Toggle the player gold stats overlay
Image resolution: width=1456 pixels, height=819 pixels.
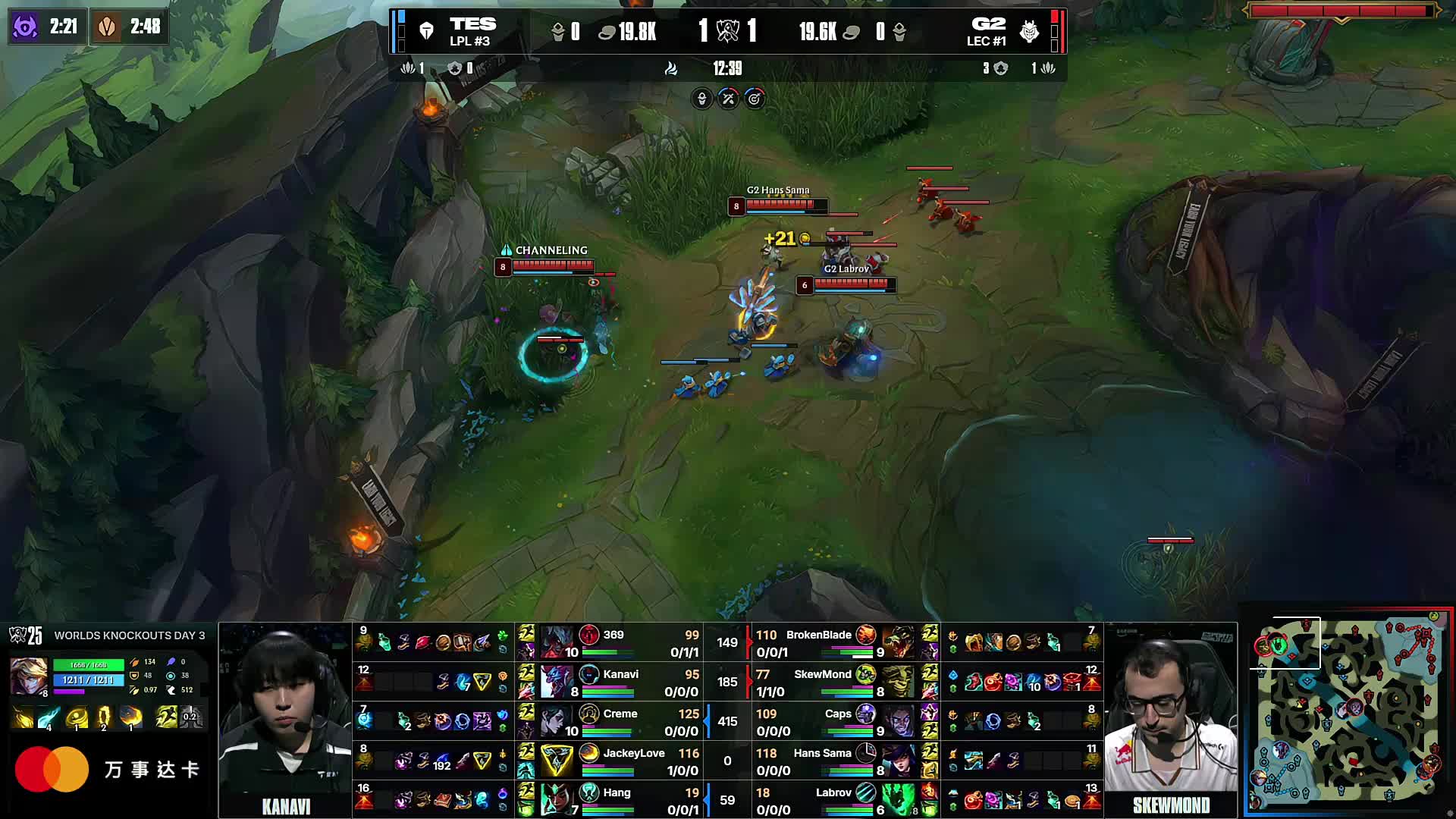click(701, 99)
